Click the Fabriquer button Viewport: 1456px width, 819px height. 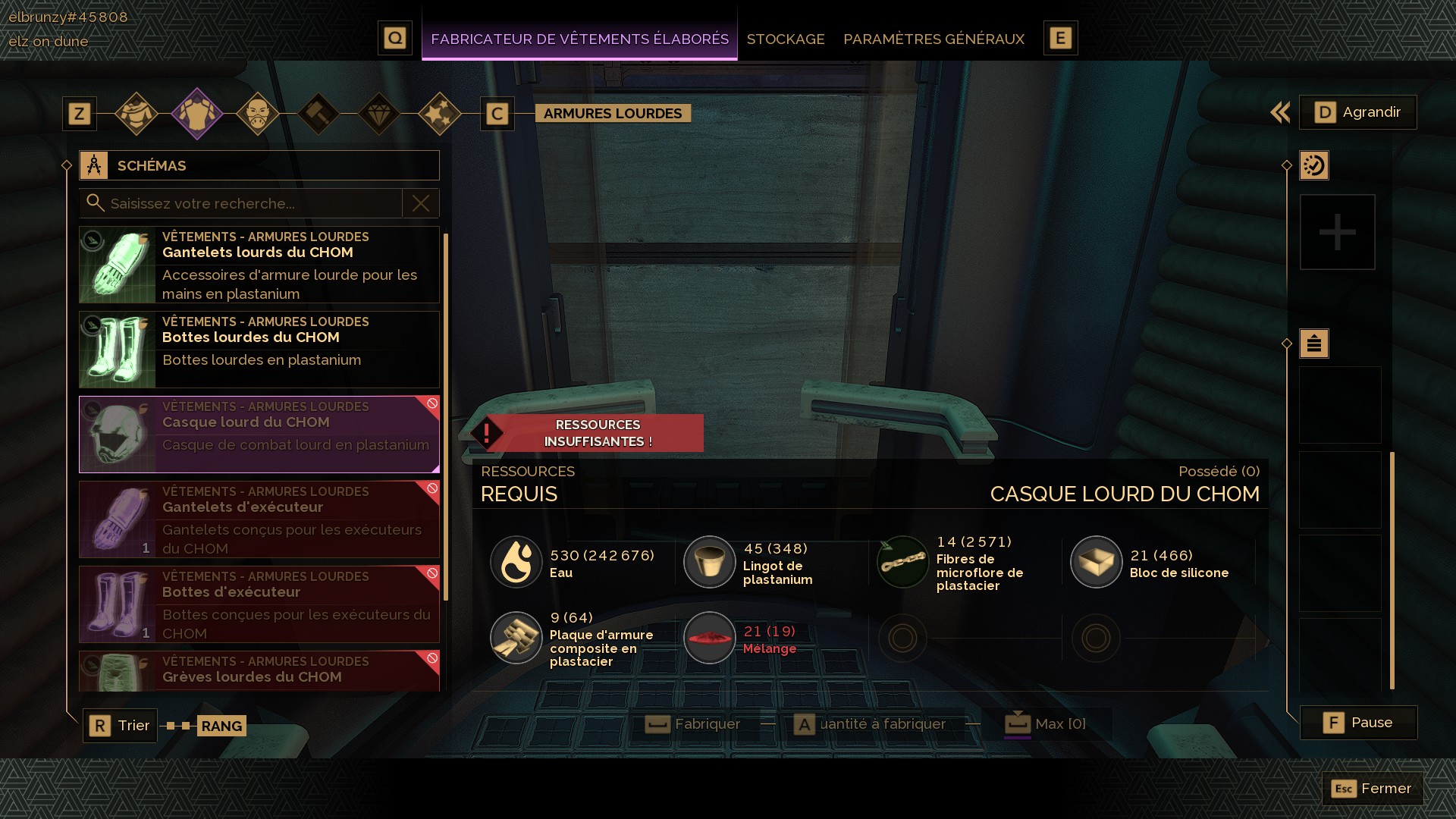click(x=693, y=724)
